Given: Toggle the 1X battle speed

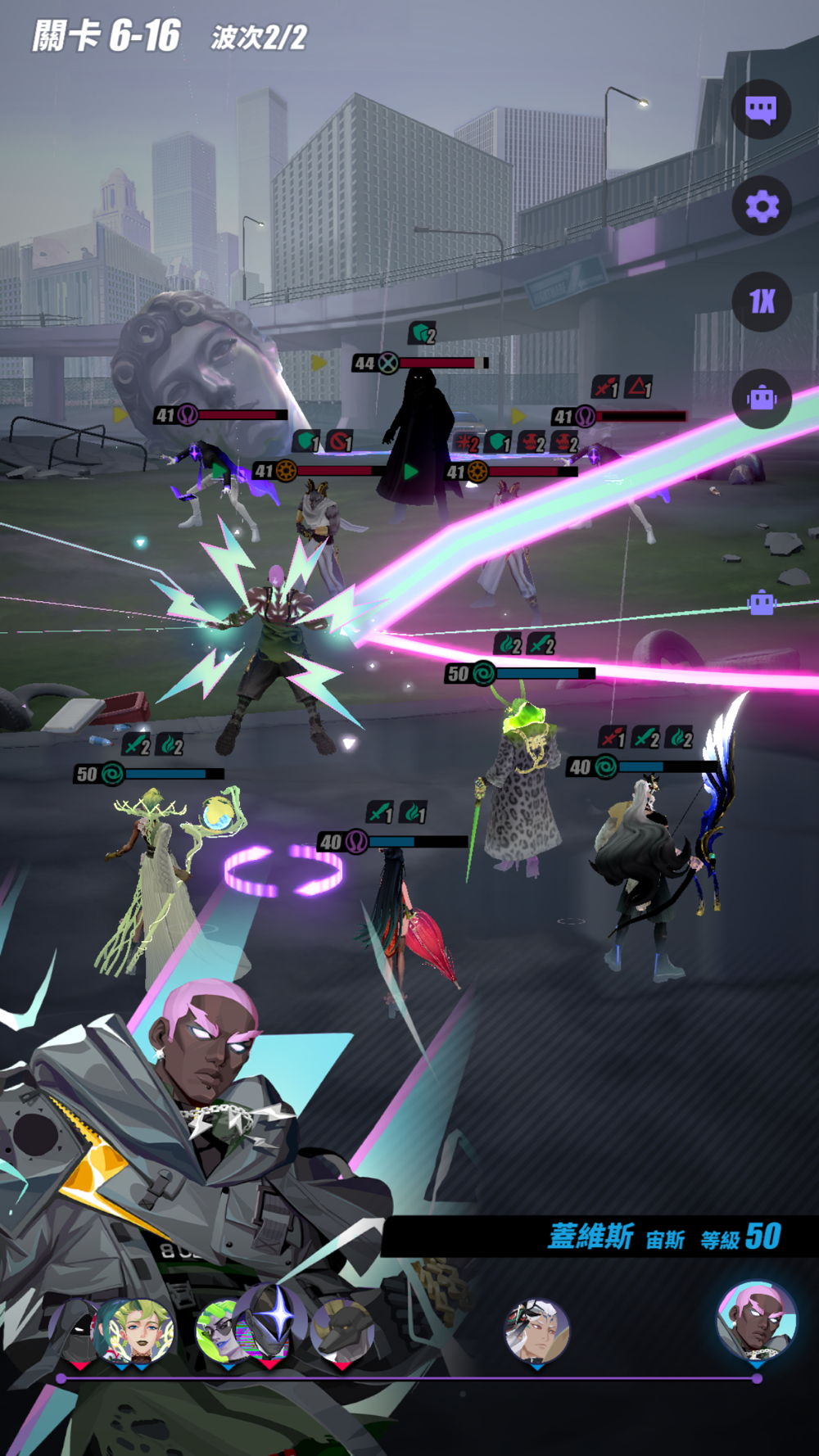Looking at the screenshot, I should click(x=761, y=301).
